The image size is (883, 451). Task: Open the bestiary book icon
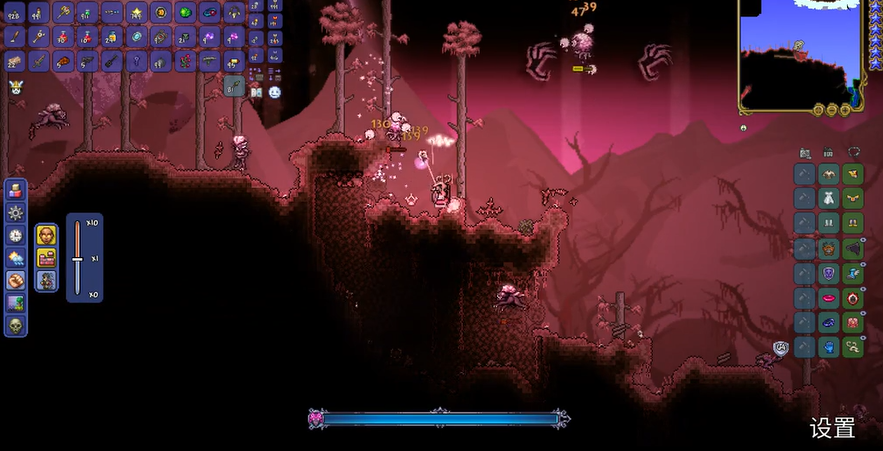(256, 92)
